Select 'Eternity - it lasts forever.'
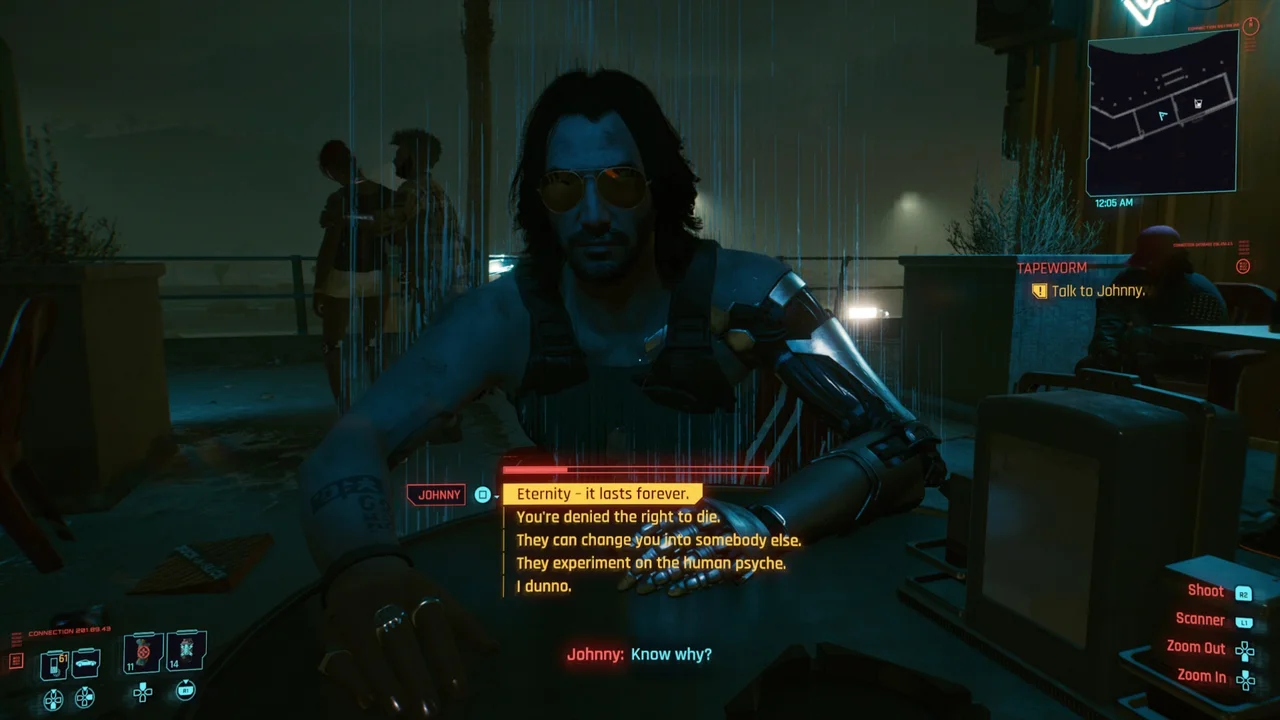 pos(601,493)
